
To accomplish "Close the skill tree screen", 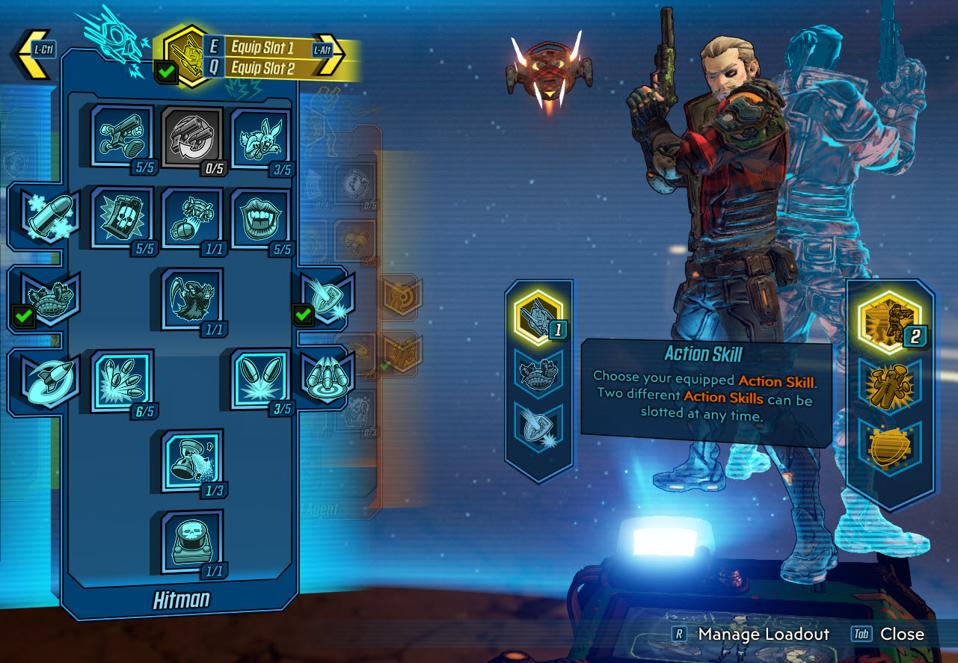I will point(901,634).
